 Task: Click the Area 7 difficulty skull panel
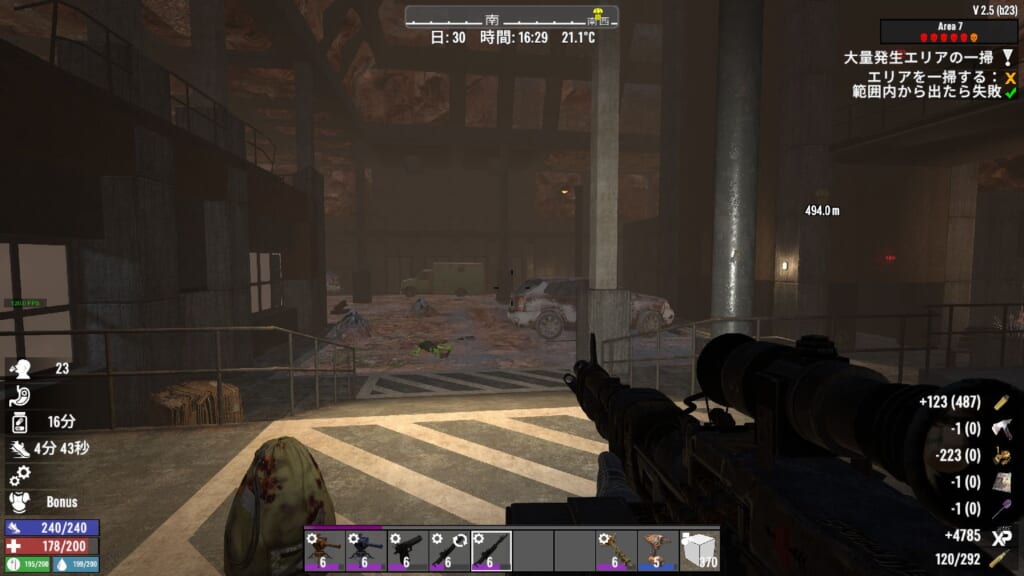point(949,32)
